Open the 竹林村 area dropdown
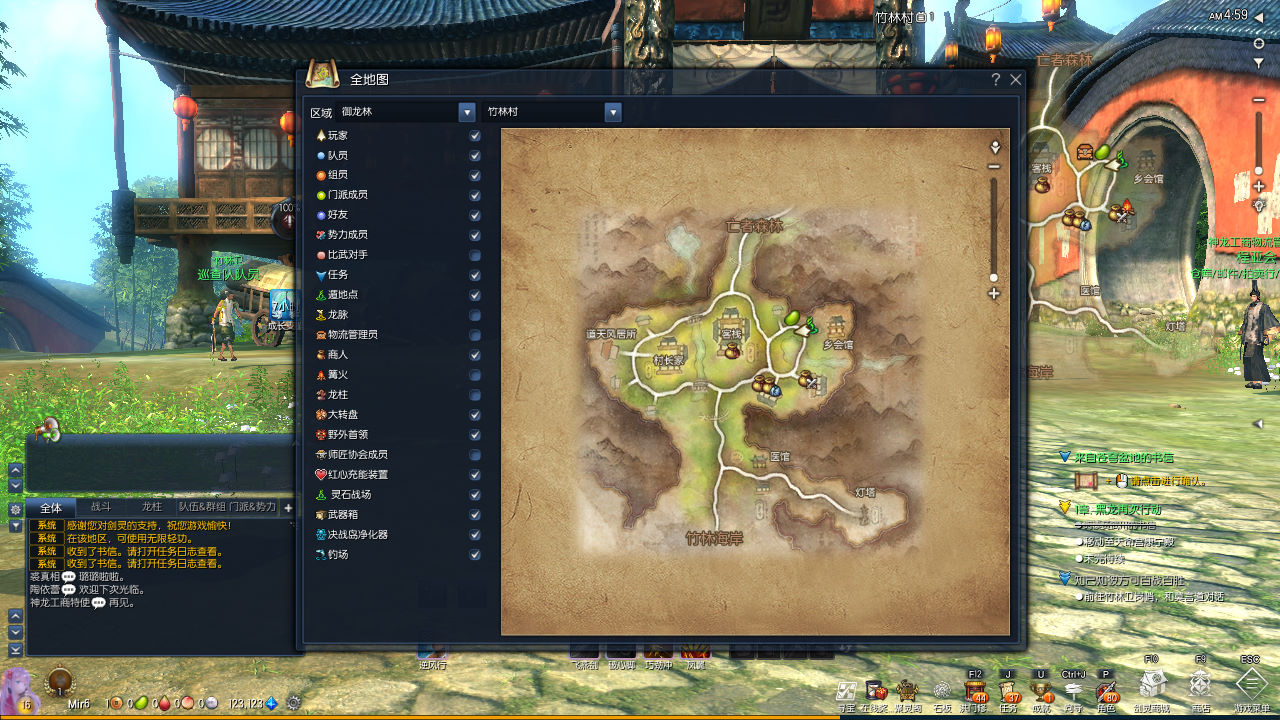Viewport: 1280px width, 720px height. pos(613,112)
